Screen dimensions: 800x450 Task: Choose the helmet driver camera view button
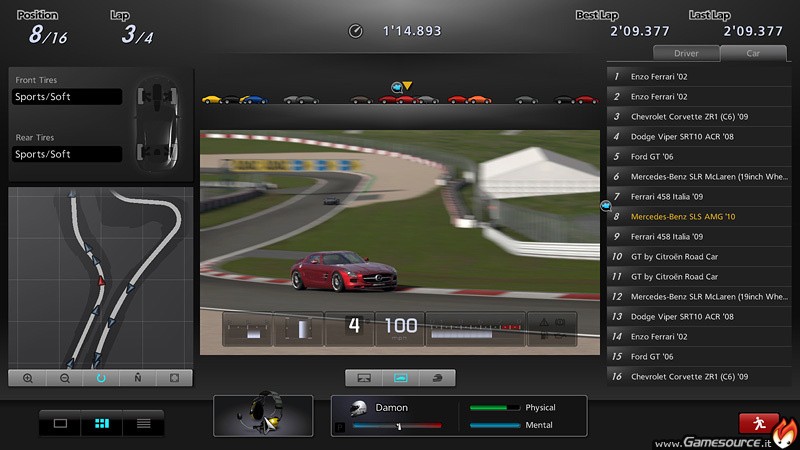click(437, 378)
